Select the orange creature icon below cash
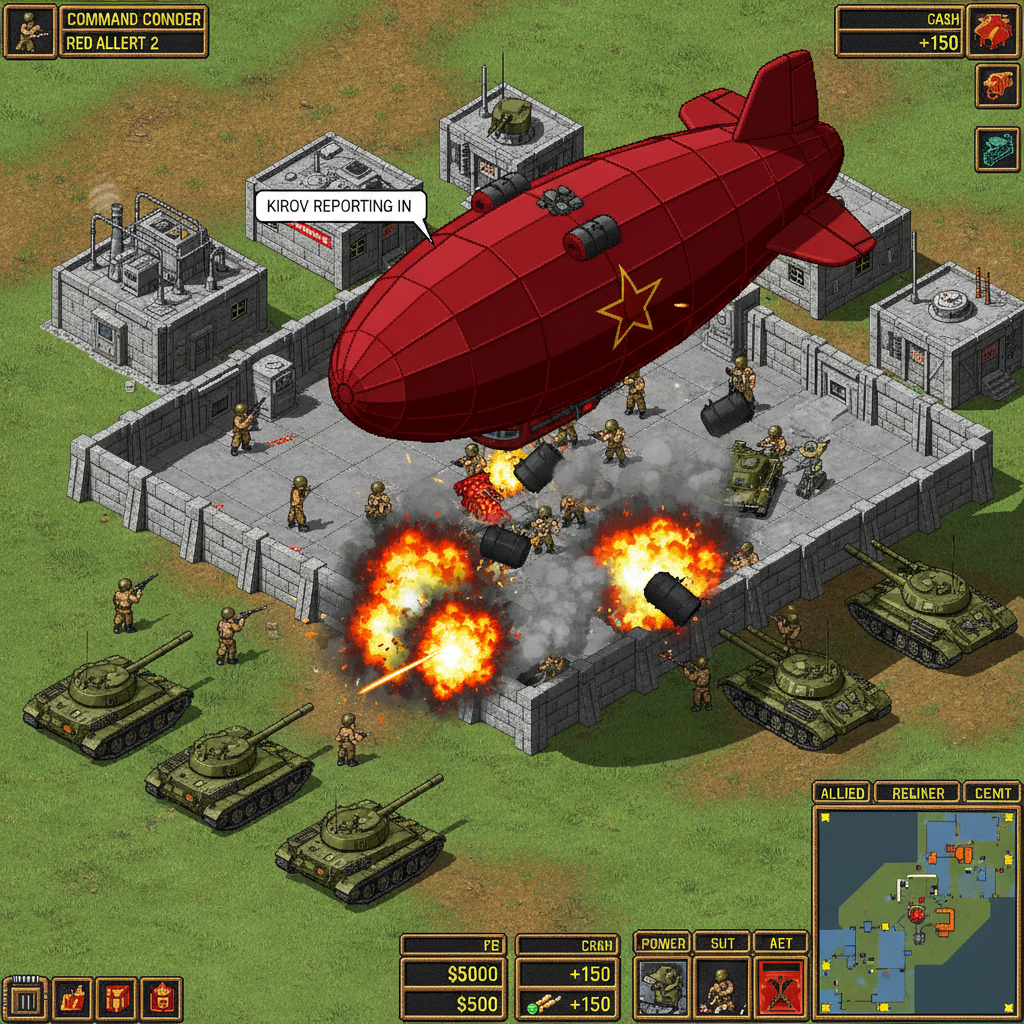 click(x=997, y=86)
